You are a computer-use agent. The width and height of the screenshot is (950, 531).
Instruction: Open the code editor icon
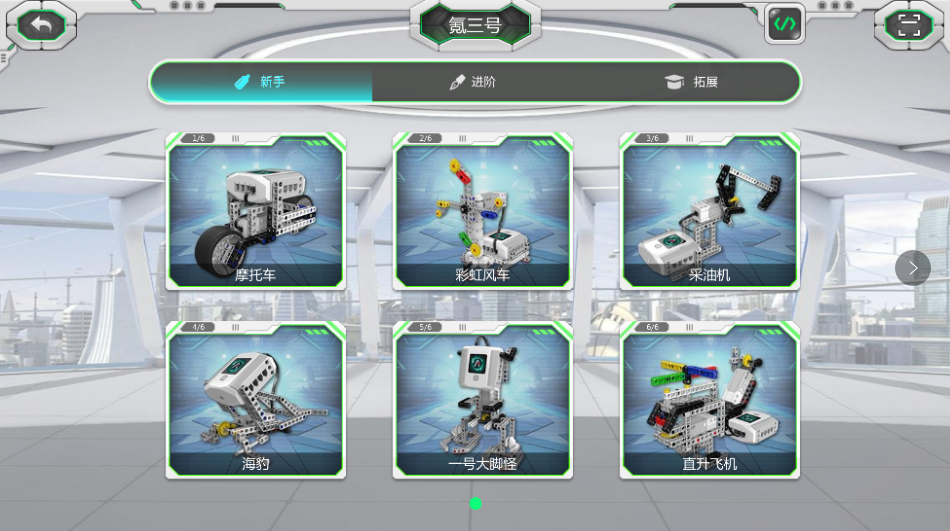(785, 23)
